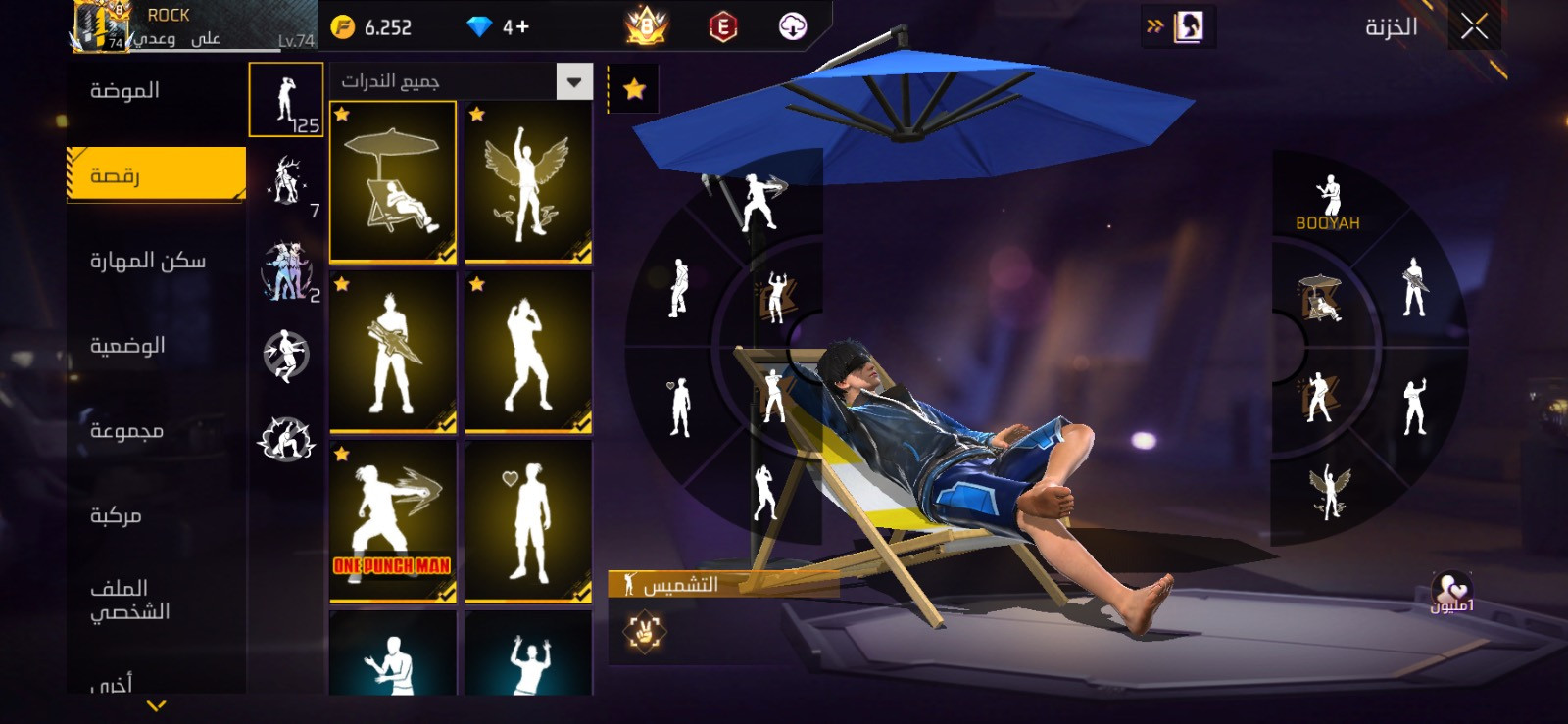Choose the winged angel emote
Screen dimensions: 1568x724
[x=528, y=182]
